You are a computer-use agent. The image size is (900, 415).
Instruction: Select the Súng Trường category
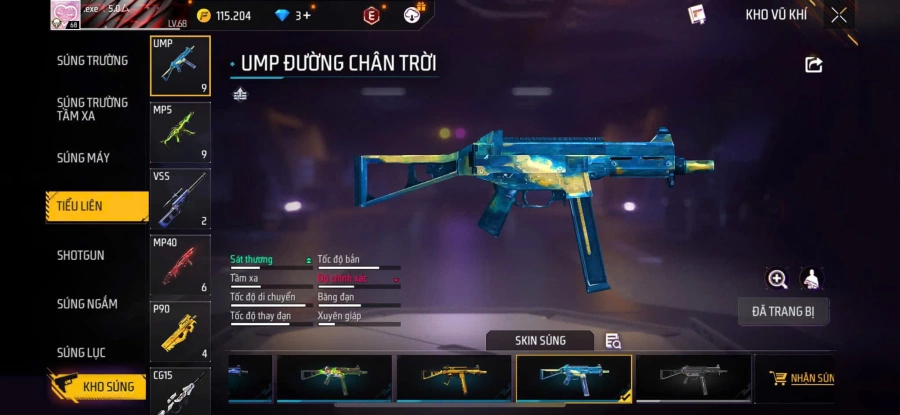pos(92,61)
